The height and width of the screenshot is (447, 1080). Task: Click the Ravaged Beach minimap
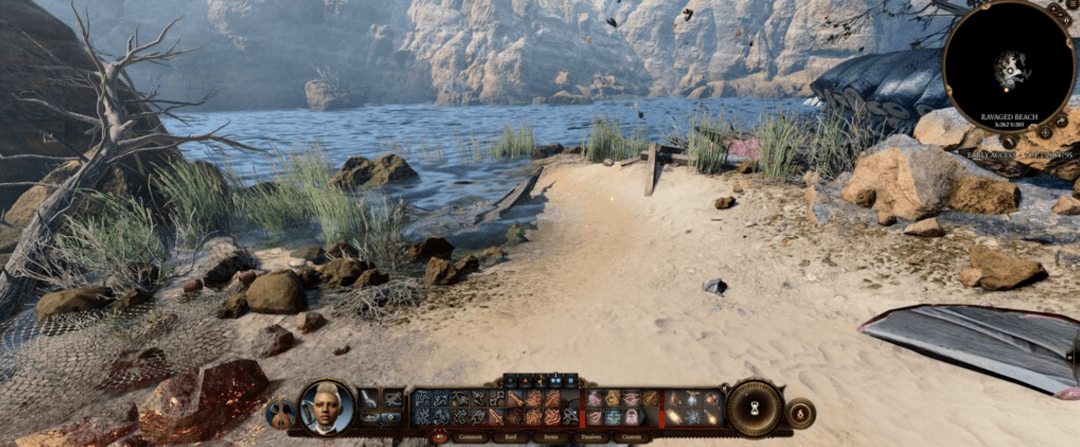[1009, 68]
